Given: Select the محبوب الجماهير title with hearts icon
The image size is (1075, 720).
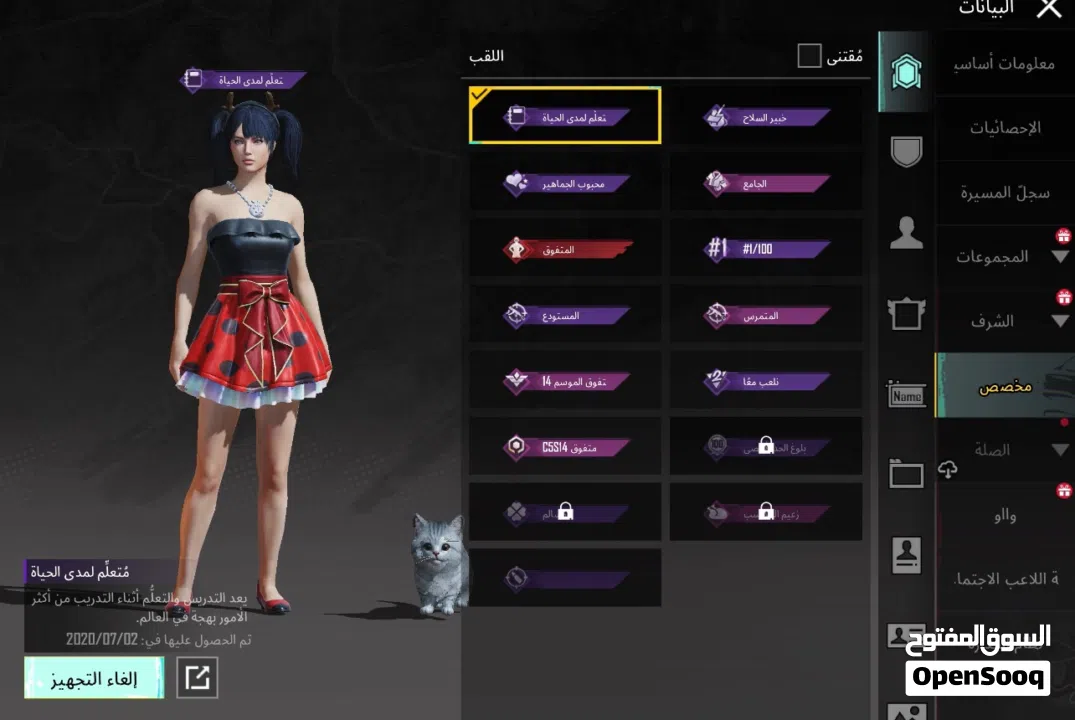Looking at the screenshot, I should (565, 183).
